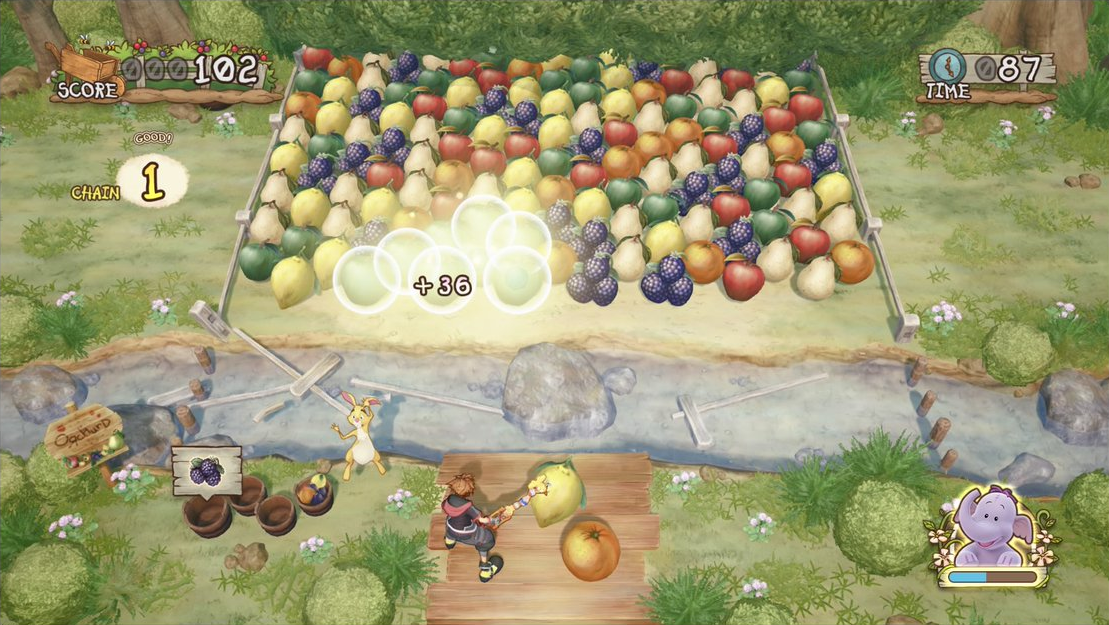Image resolution: width=1109 pixels, height=625 pixels.
Task: Select the blackberry target fruit sign
Action: (206, 470)
